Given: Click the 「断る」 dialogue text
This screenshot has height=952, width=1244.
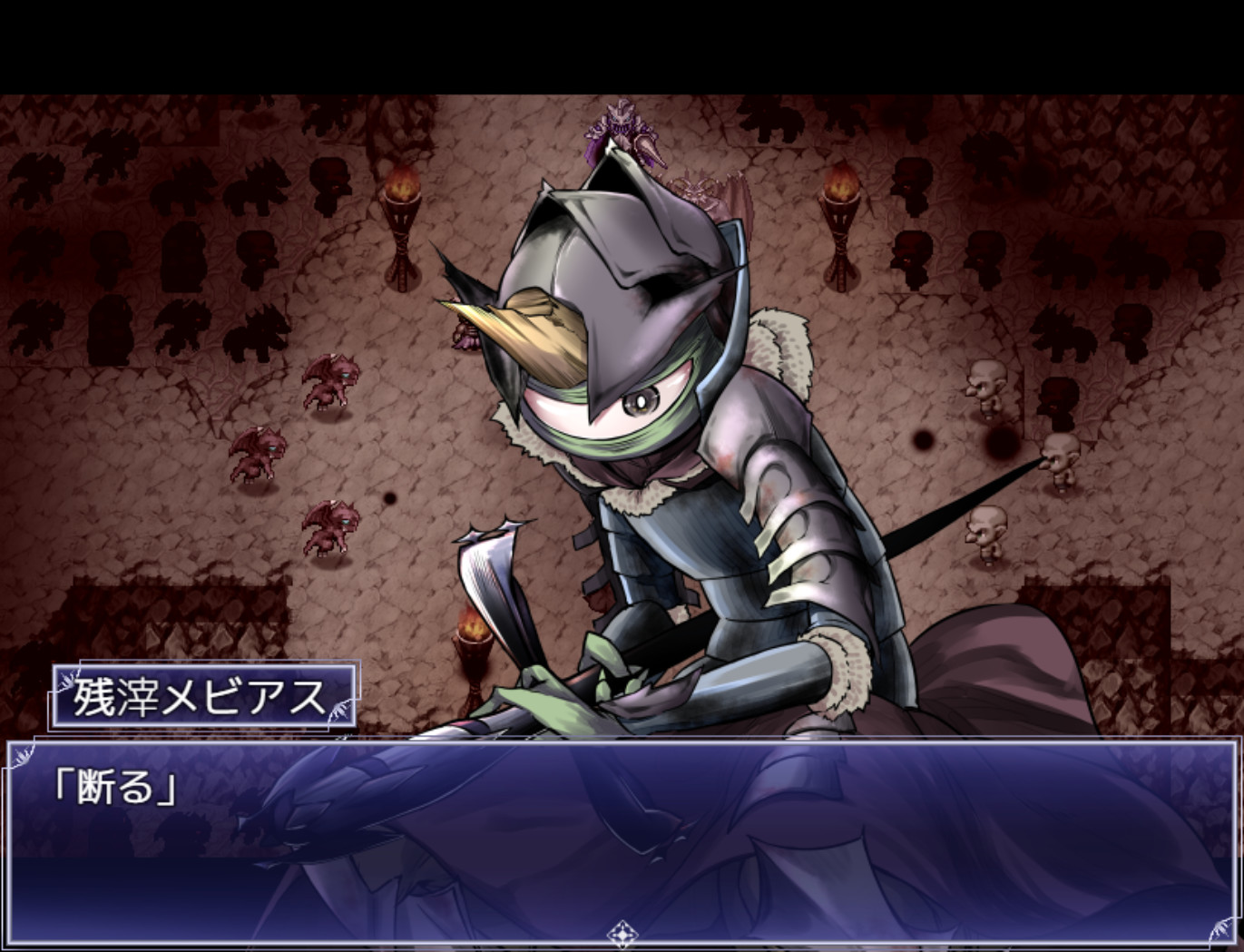Looking at the screenshot, I should point(113,789).
